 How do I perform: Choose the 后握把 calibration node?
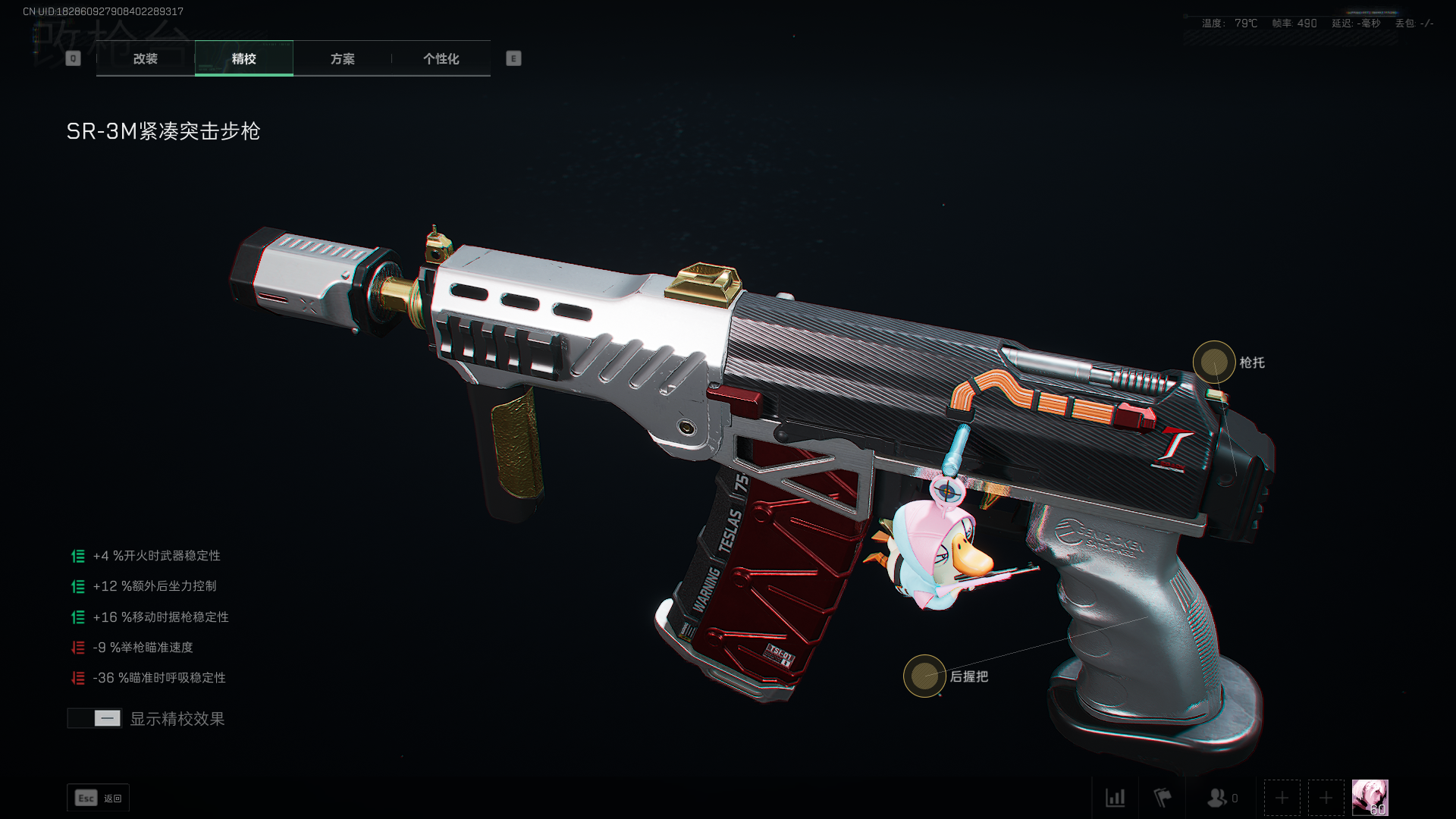point(924,676)
